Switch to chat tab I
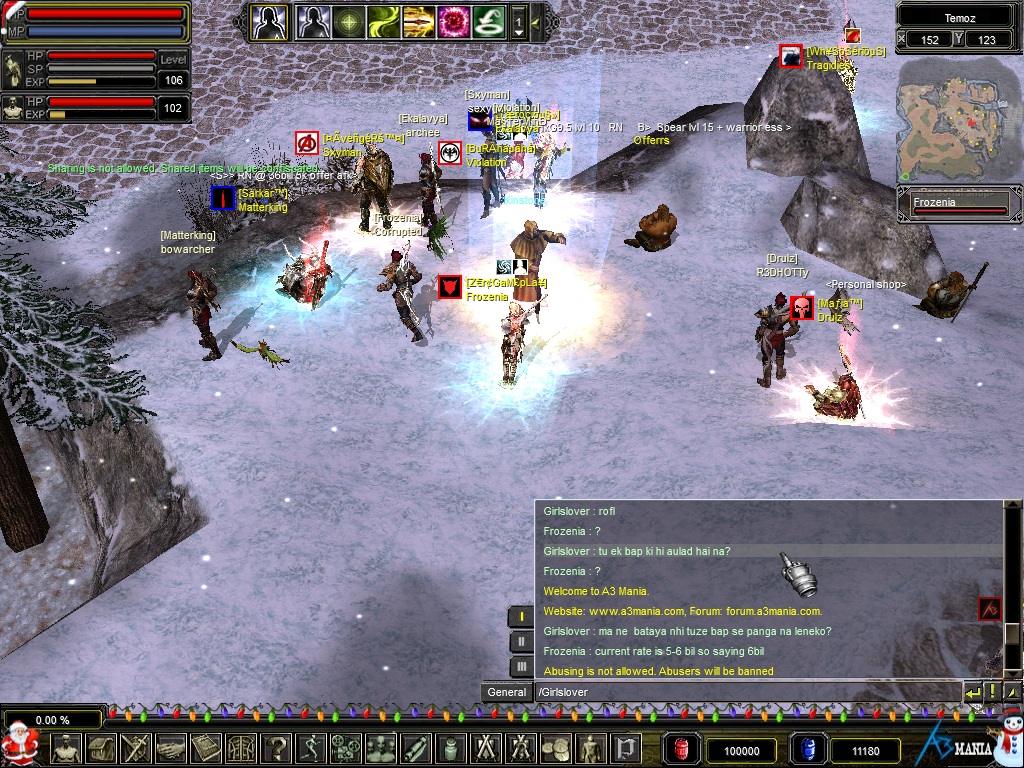Screen dimensions: 1024x768 point(521,617)
